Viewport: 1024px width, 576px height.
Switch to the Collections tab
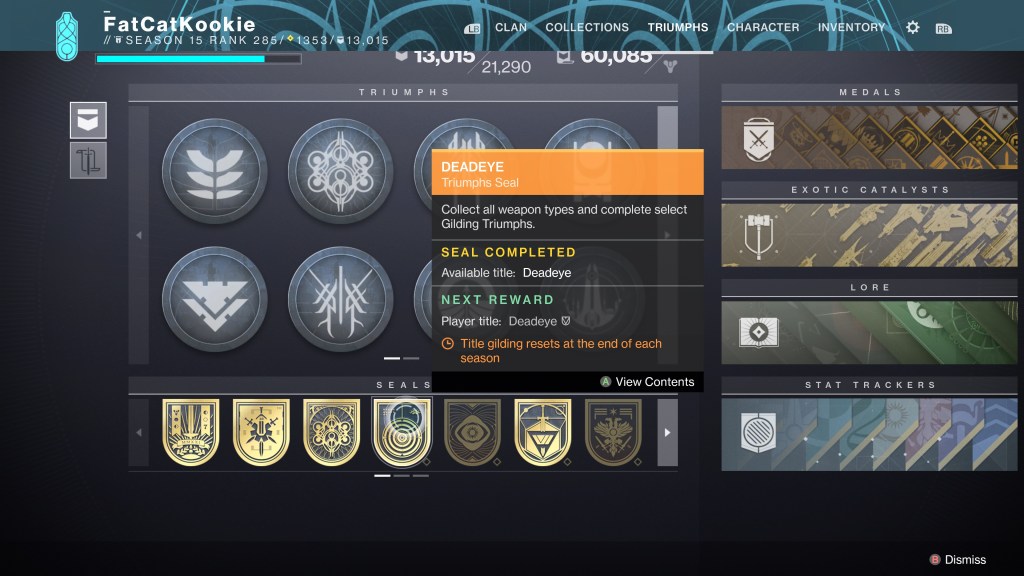click(587, 28)
